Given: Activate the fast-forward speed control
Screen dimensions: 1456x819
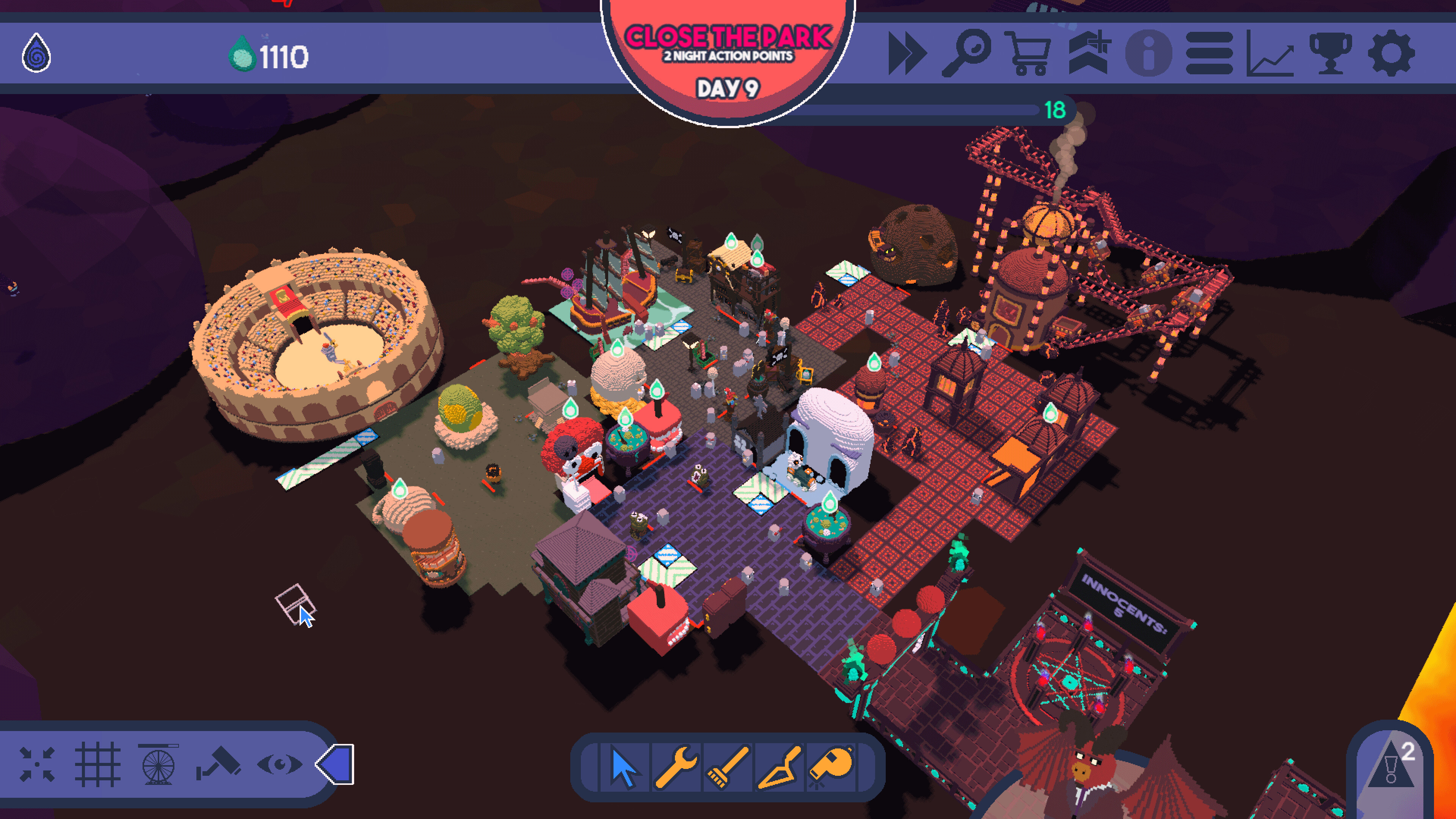Looking at the screenshot, I should (907, 54).
